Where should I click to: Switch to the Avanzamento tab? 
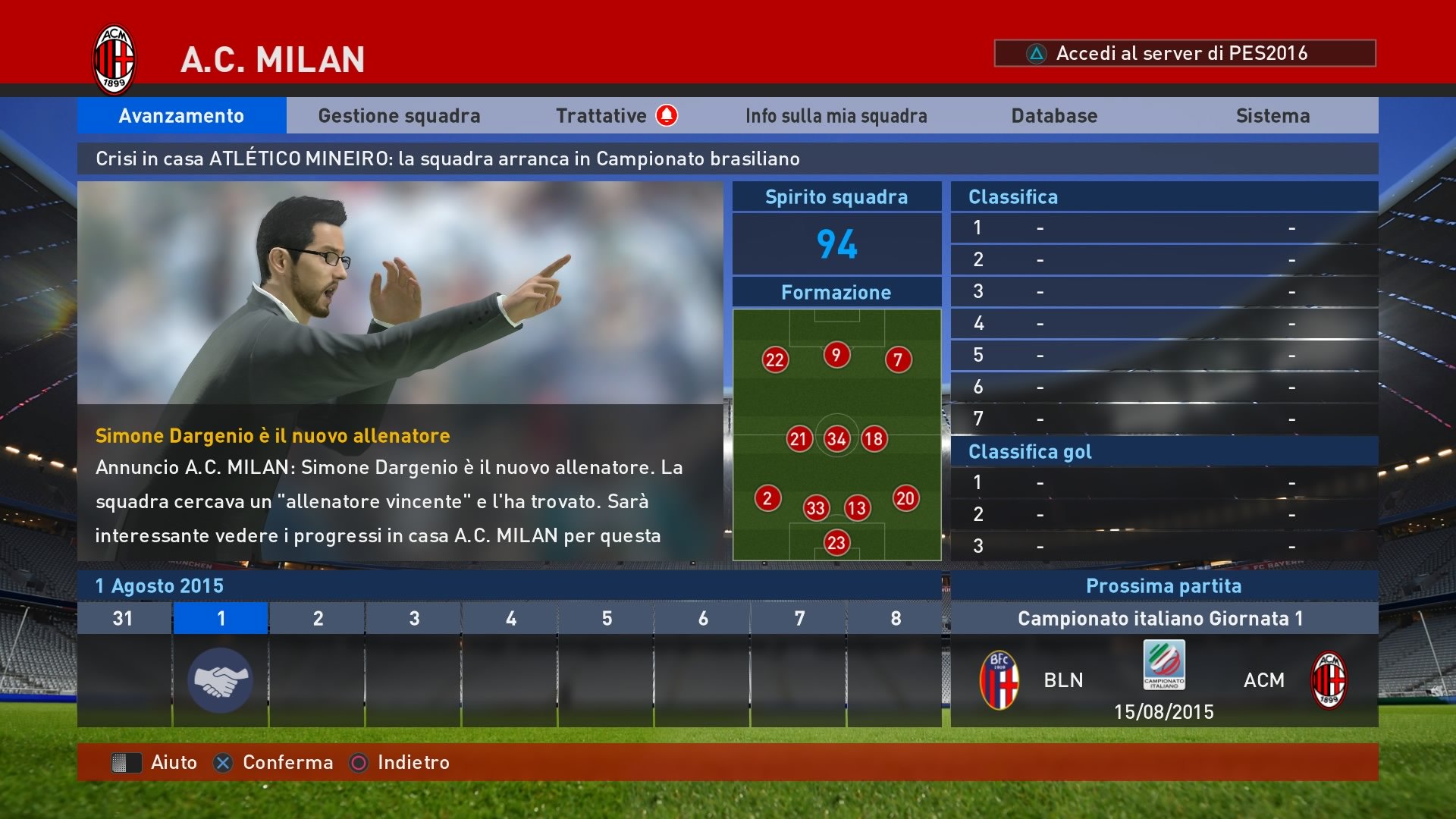(x=181, y=116)
